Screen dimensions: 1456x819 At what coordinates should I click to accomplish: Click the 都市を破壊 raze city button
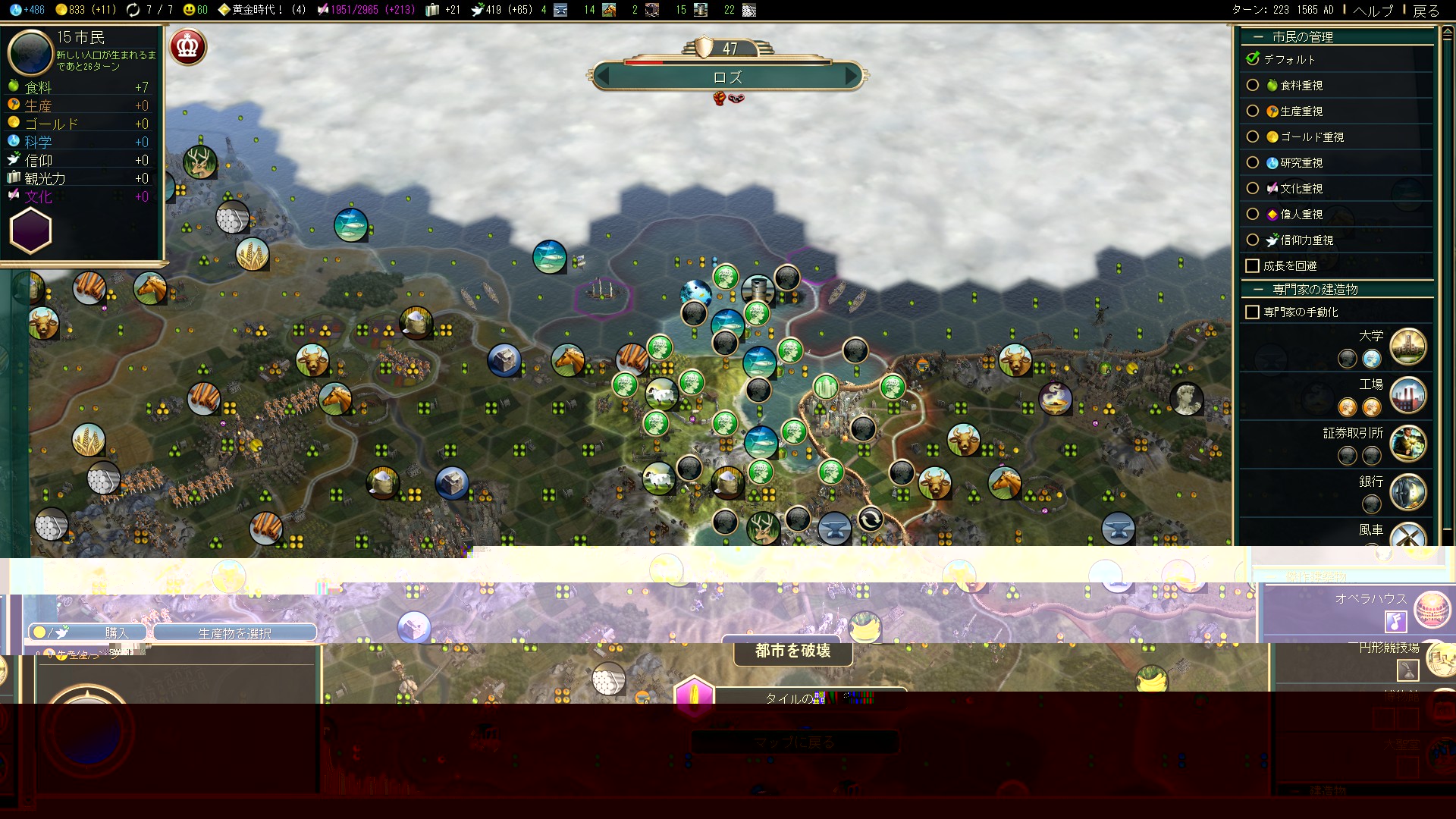point(792,651)
